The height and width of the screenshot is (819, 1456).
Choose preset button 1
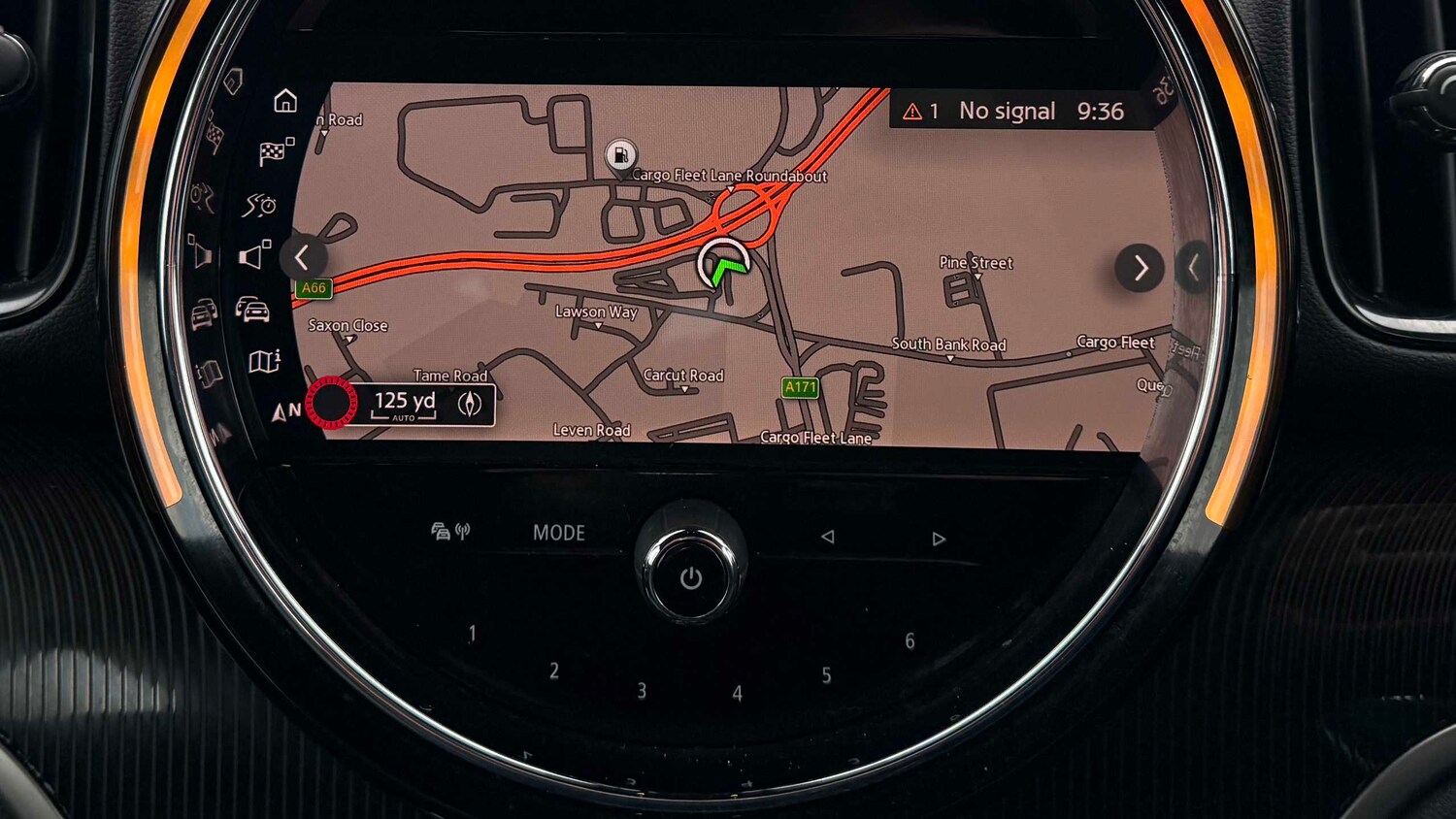[473, 634]
